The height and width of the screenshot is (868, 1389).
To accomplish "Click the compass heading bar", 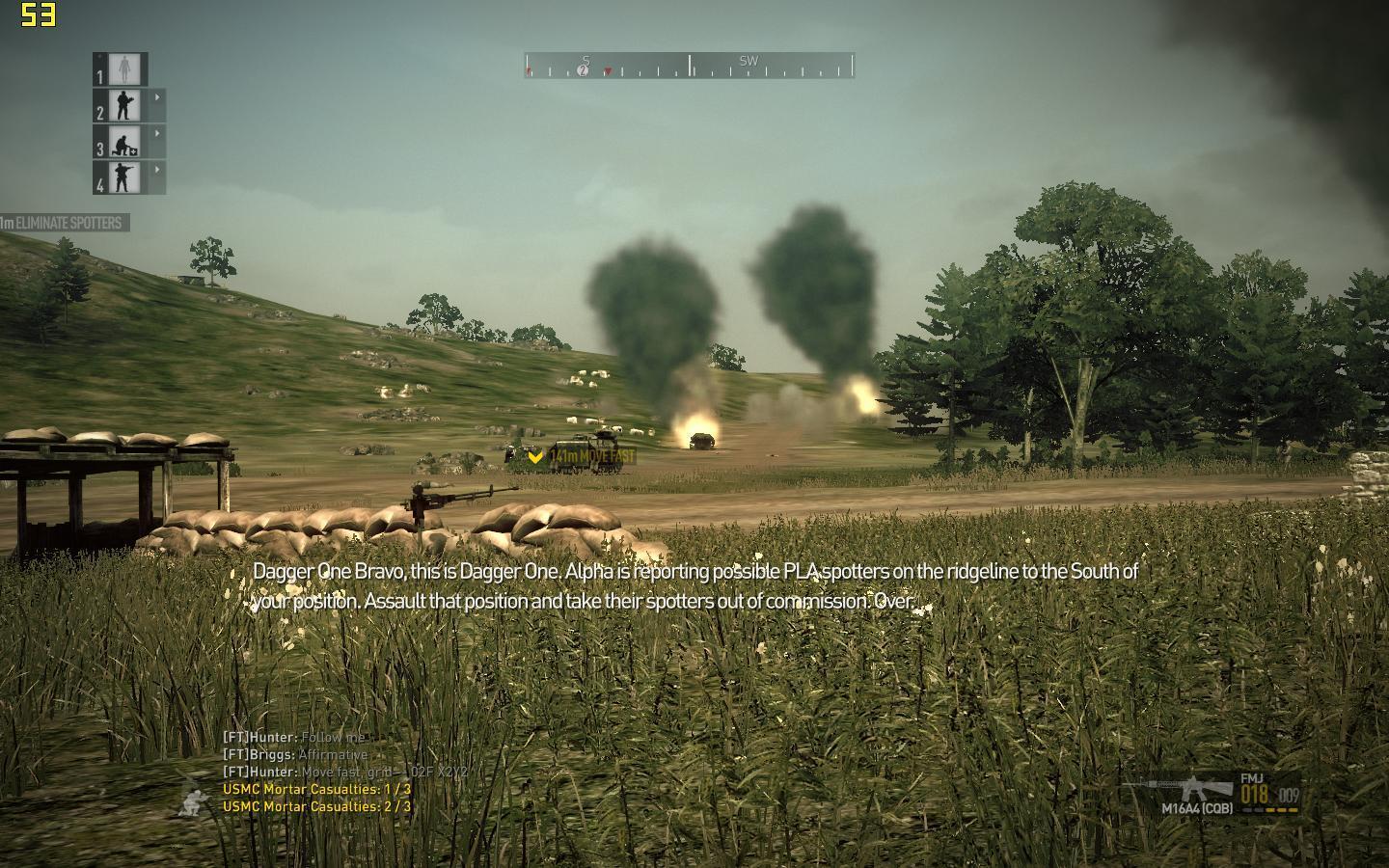I will click(x=690, y=66).
